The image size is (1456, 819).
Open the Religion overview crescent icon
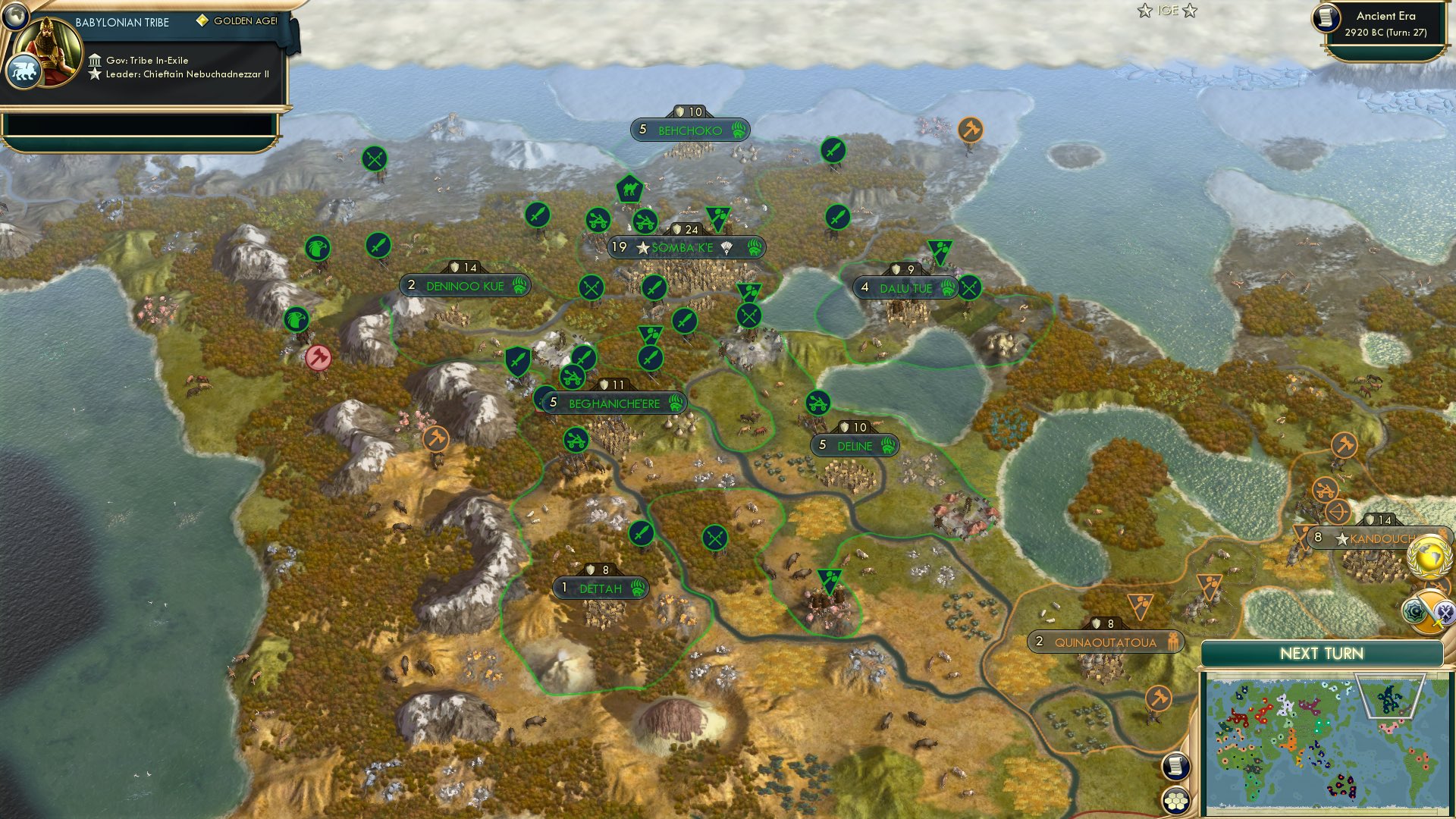[1414, 611]
